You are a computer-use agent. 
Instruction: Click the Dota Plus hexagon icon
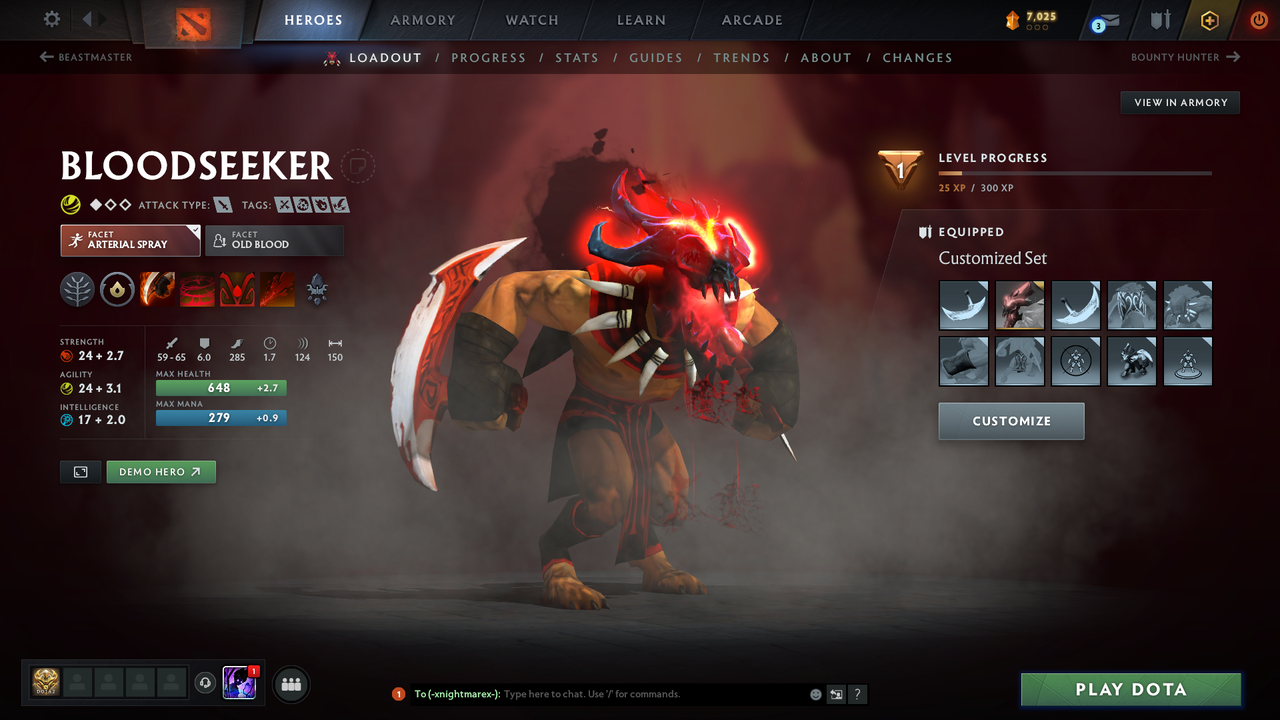pos(1209,20)
